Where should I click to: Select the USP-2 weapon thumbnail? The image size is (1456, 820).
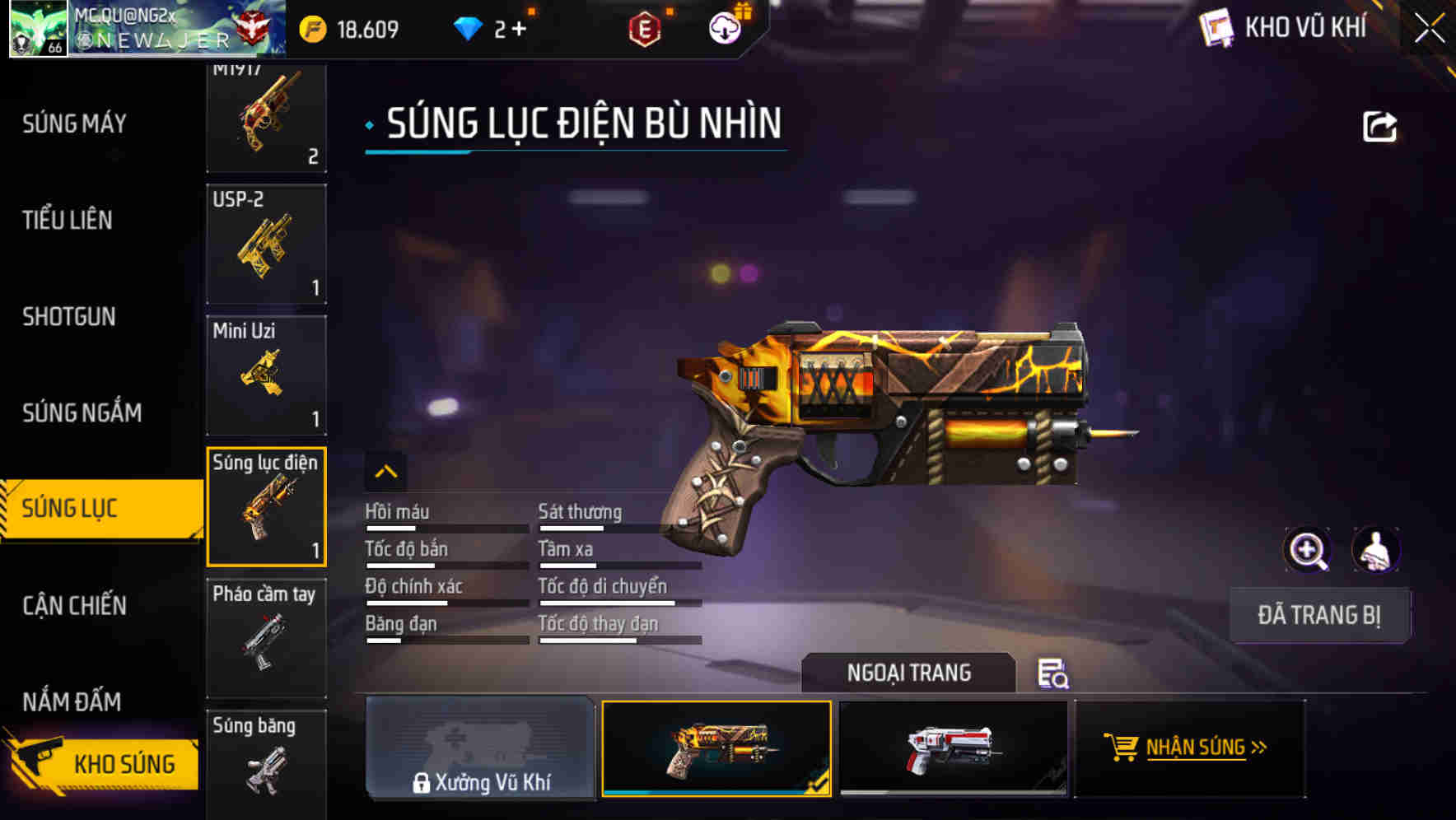pyautogui.click(x=266, y=245)
